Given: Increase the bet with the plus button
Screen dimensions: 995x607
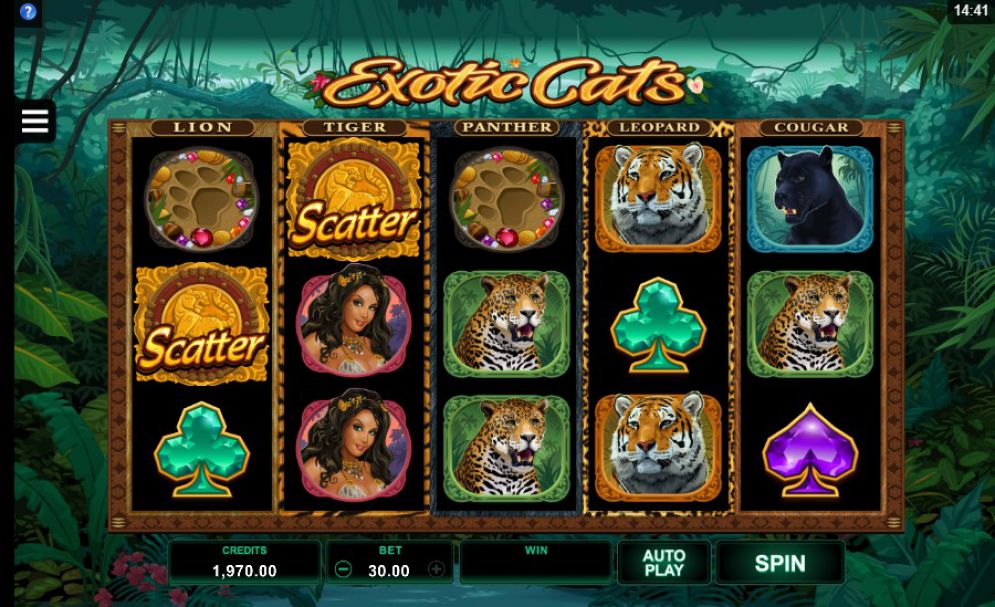Looking at the screenshot, I should click(x=436, y=570).
